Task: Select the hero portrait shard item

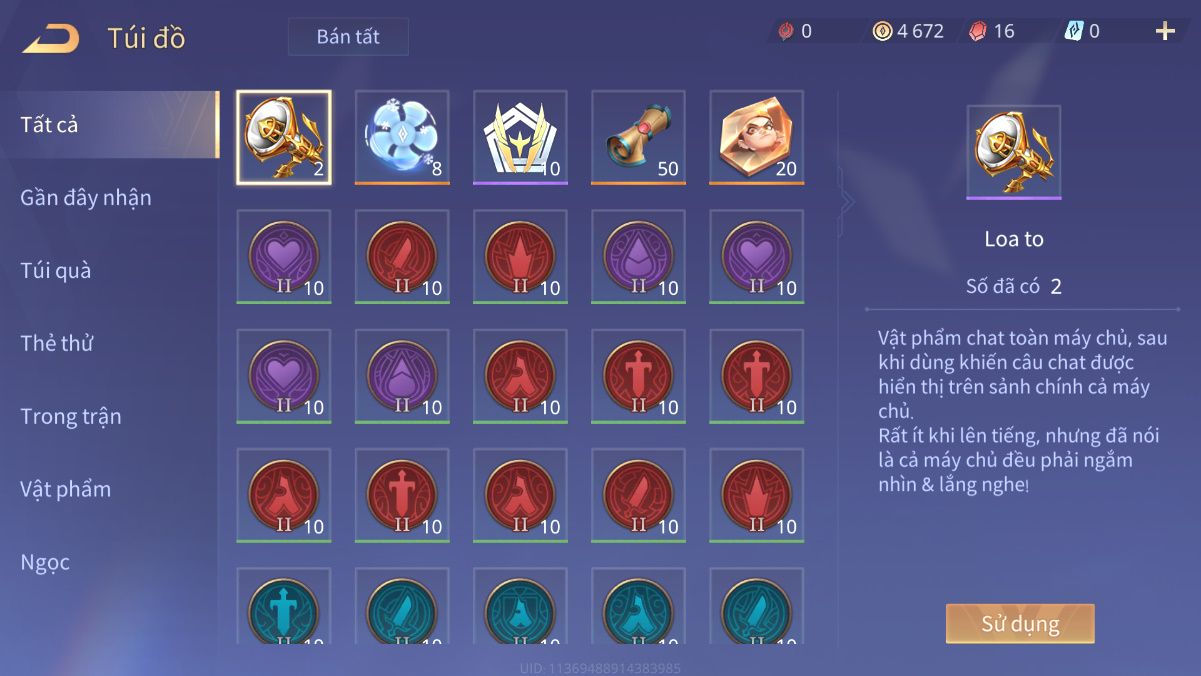Action: pyautogui.click(x=756, y=138)
